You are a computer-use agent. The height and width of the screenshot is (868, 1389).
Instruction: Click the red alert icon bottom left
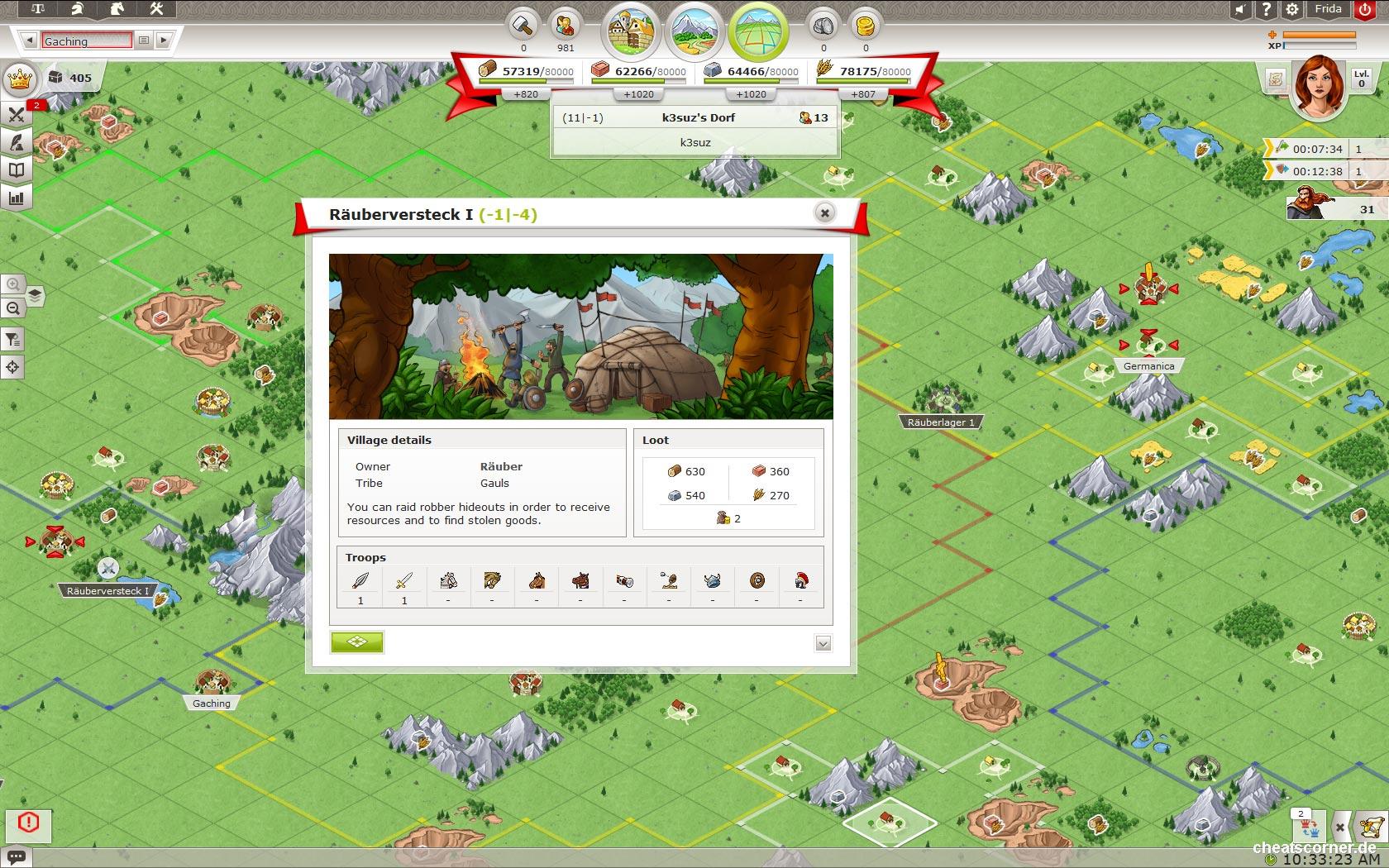pos(30,824)
